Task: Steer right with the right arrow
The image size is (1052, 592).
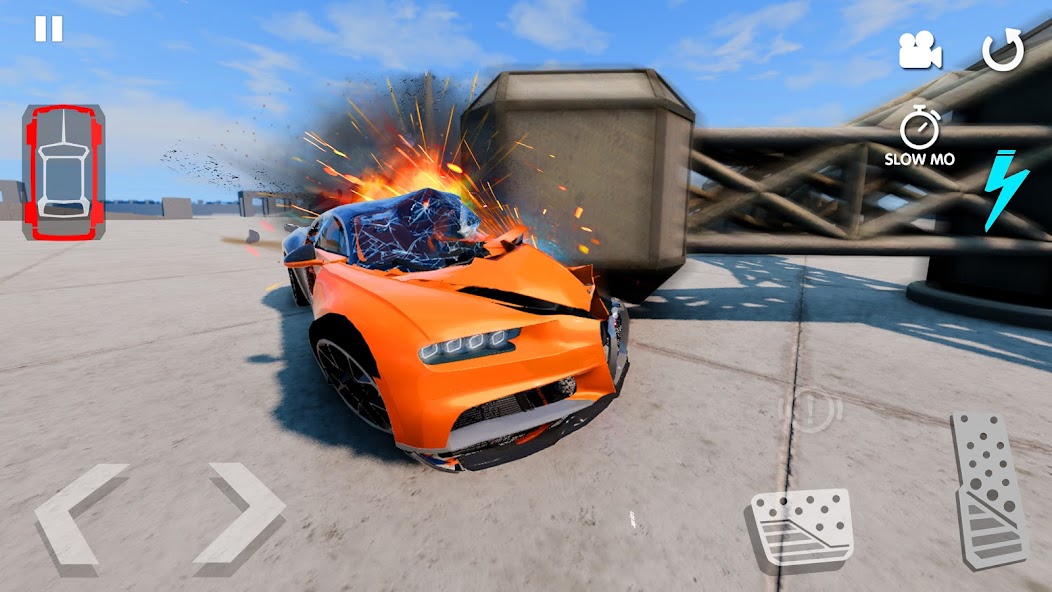Action: pos(239,513)
